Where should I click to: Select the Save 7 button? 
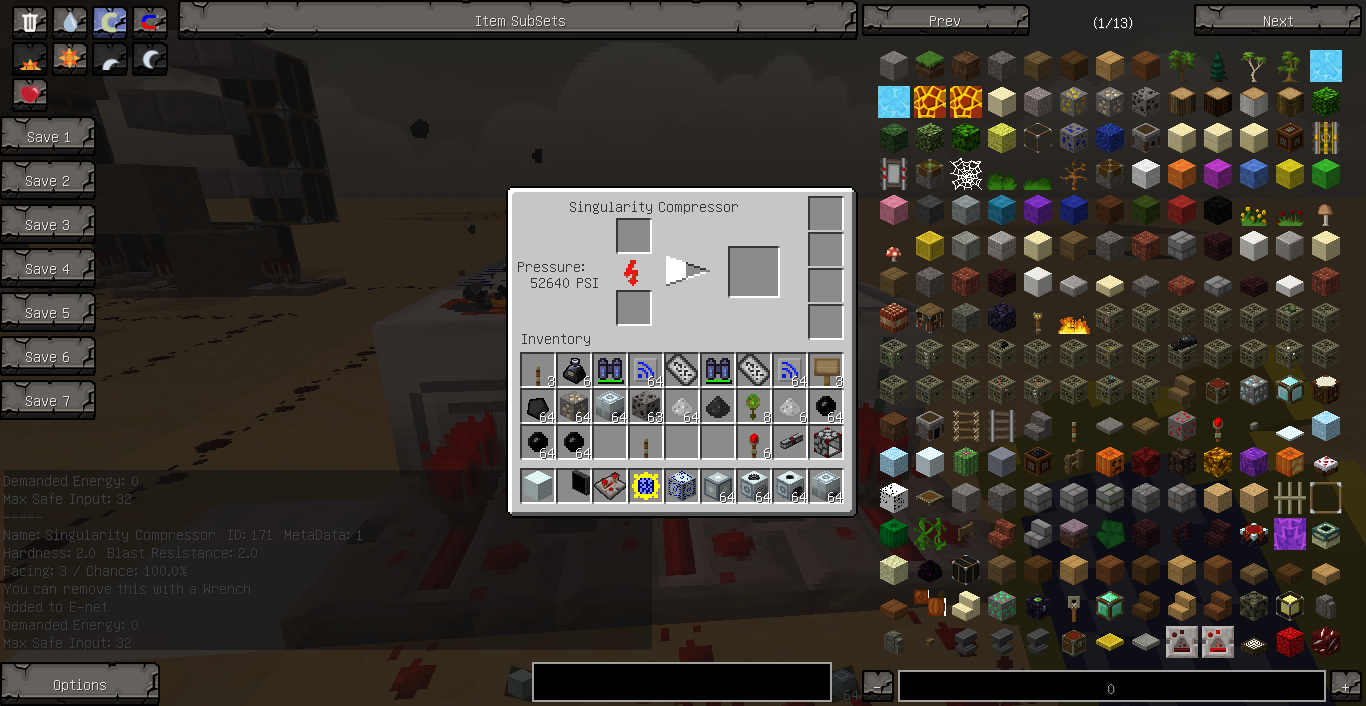tap(48, 401)
